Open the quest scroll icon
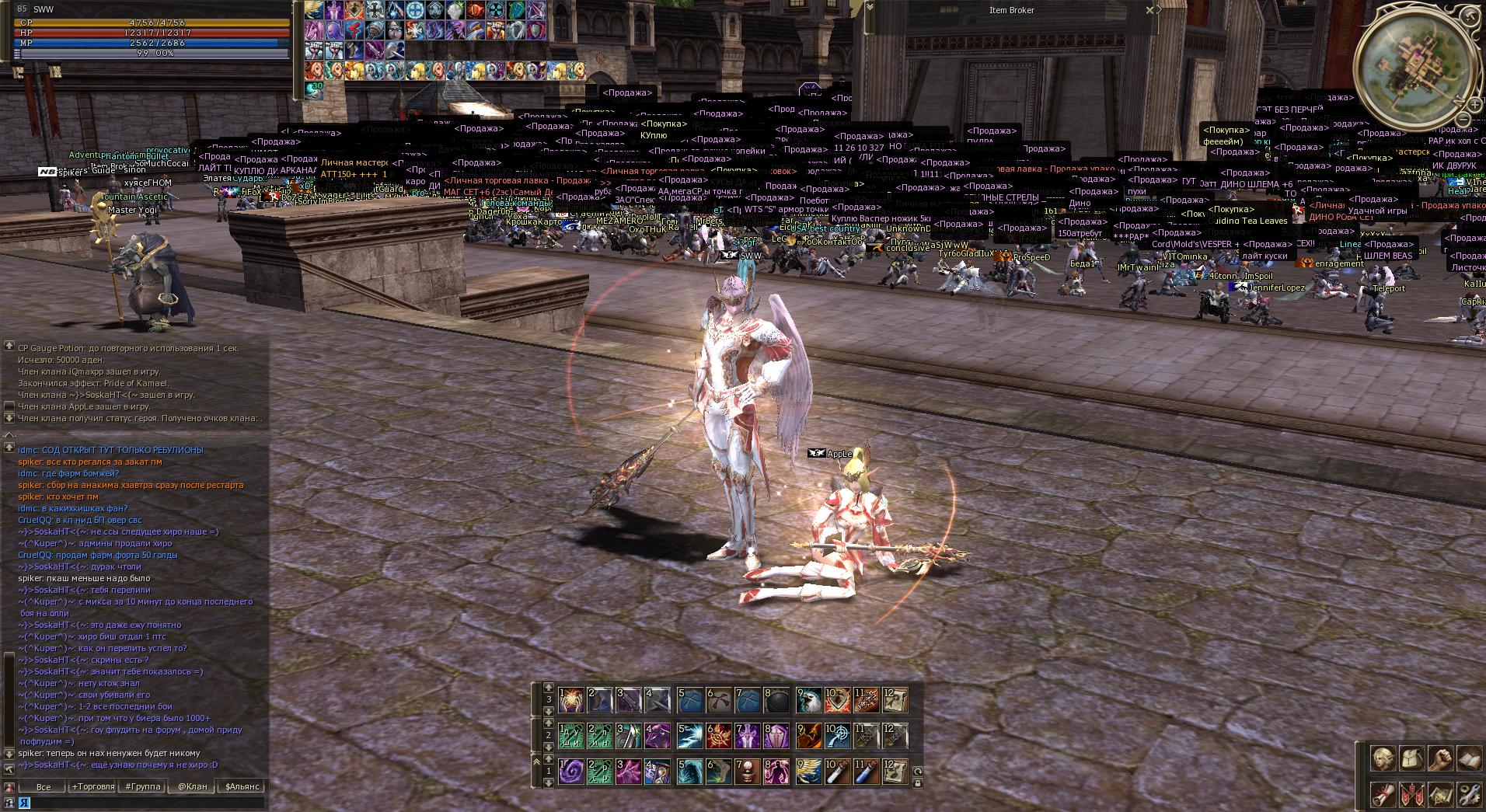 [x=1383, y=794]
